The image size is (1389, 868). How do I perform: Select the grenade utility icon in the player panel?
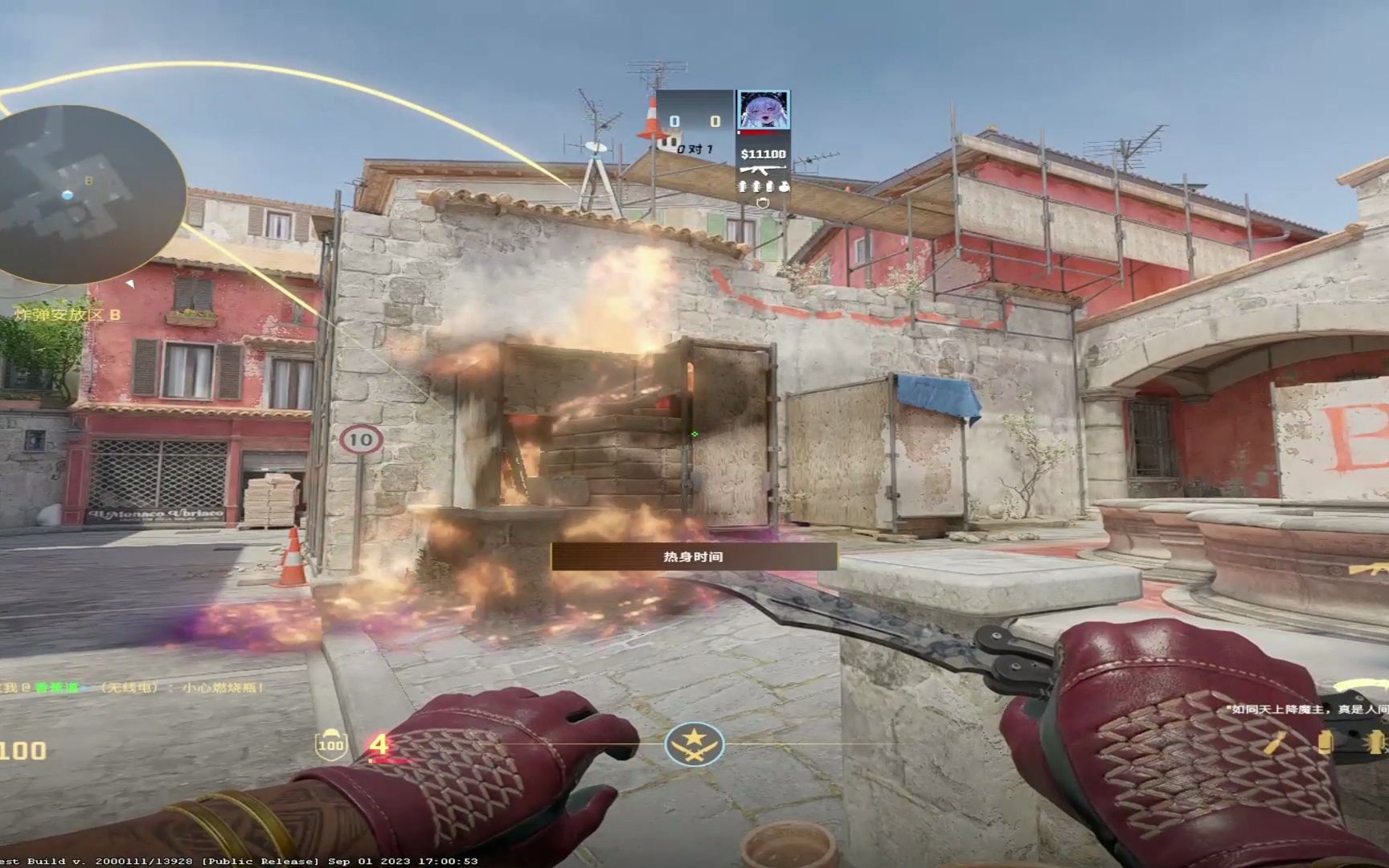[742, 186]
